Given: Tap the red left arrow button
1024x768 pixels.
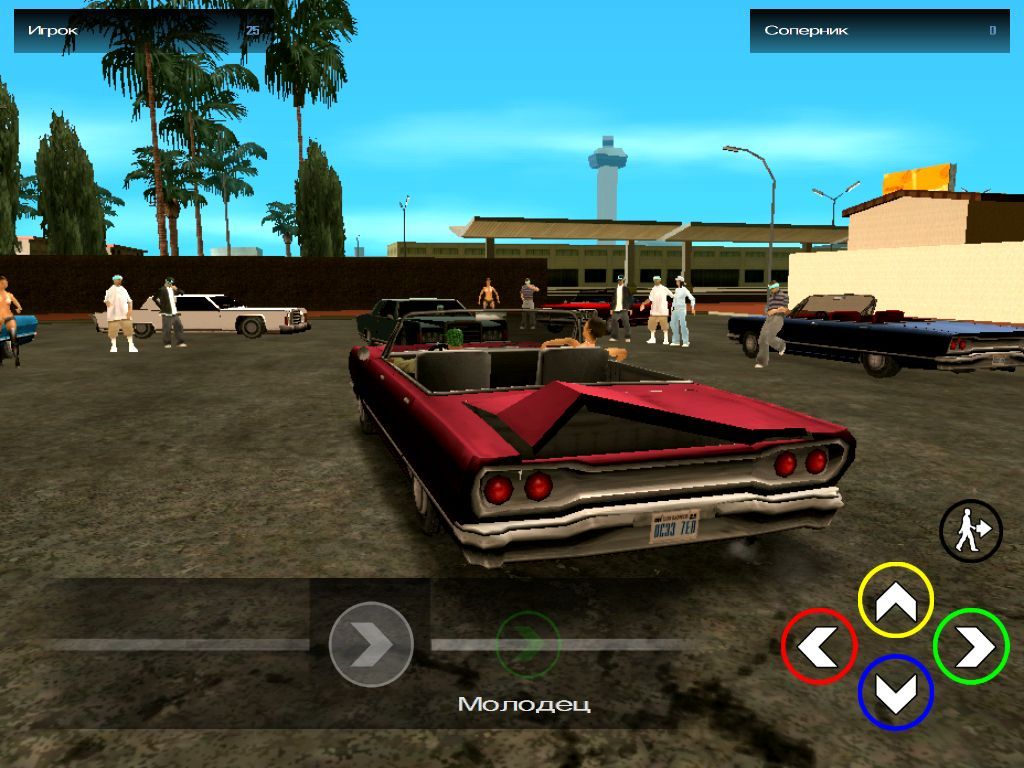Looking at the screenshot, I should tap(819, 646).
